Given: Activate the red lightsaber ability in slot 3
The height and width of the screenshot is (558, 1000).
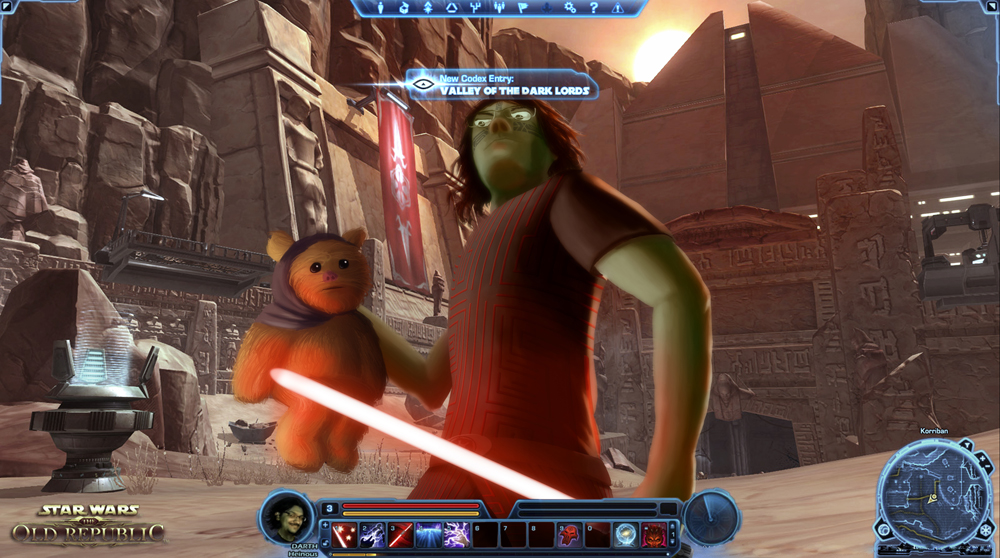Looking at the screenshot, I should click(x=401, y=534).
